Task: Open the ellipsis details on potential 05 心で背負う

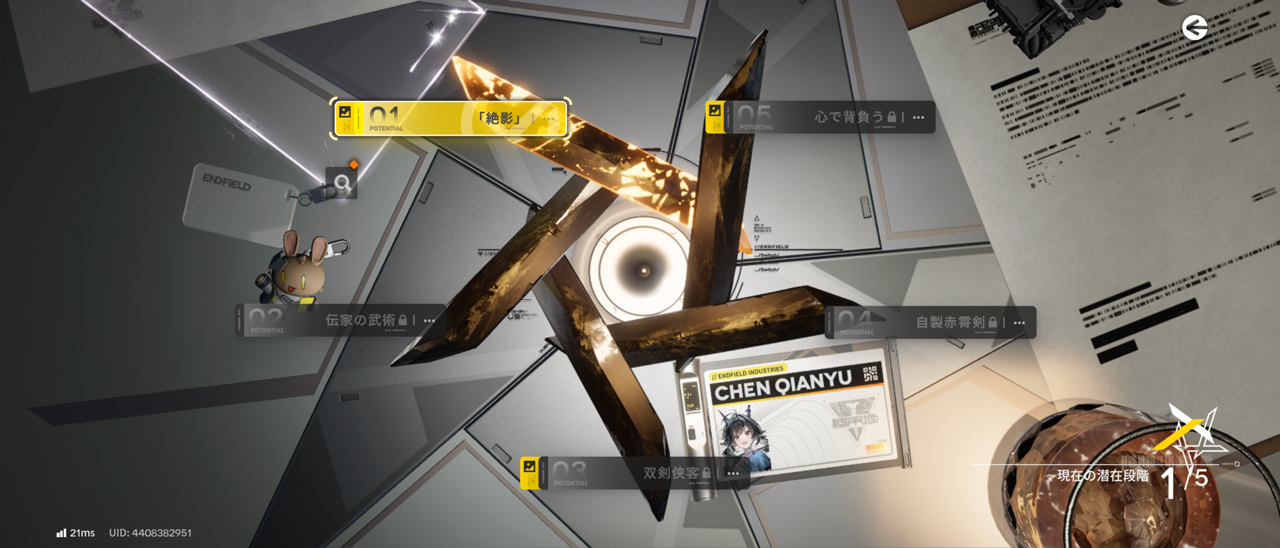Action: (918, 118)
